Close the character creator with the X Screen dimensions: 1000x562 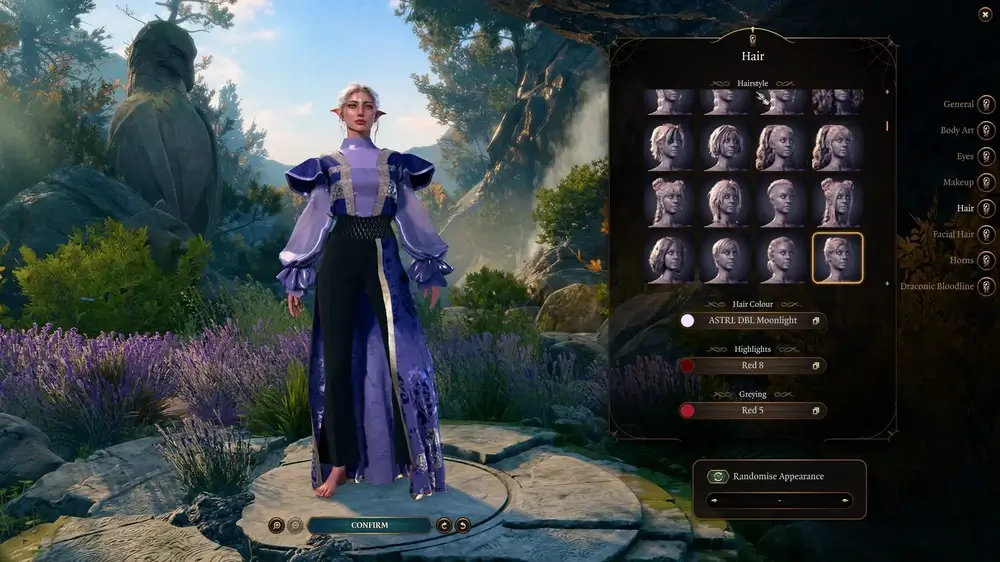(x=985, y=14)
